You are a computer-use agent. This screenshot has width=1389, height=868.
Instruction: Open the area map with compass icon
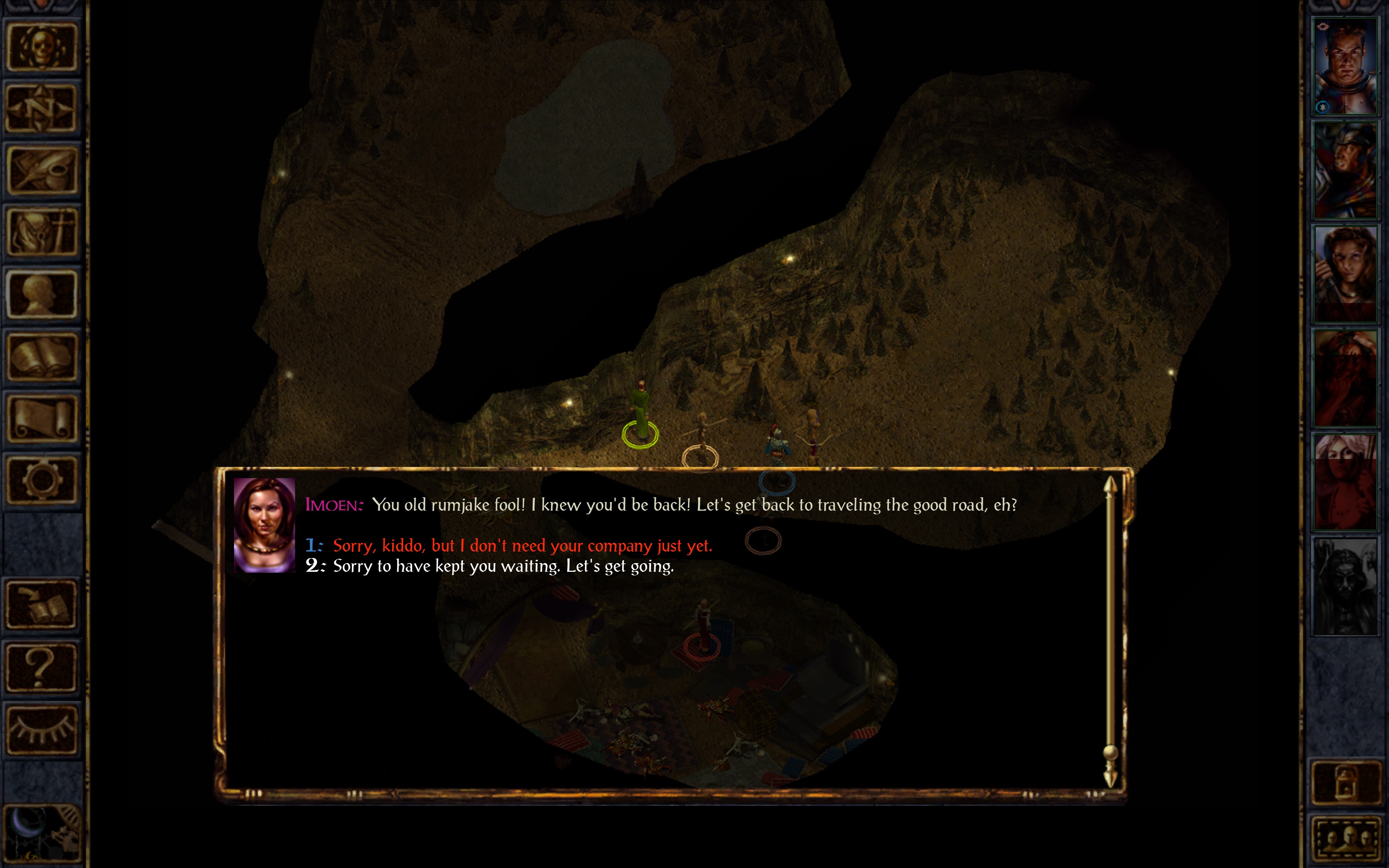coord(41,109)
